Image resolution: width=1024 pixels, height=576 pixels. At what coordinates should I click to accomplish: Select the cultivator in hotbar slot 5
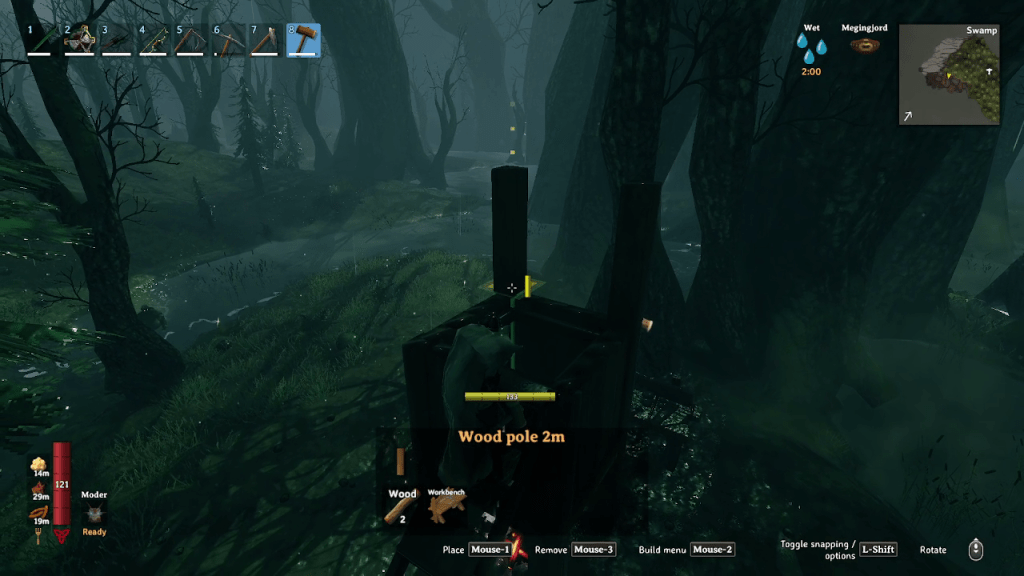point(191,40)
